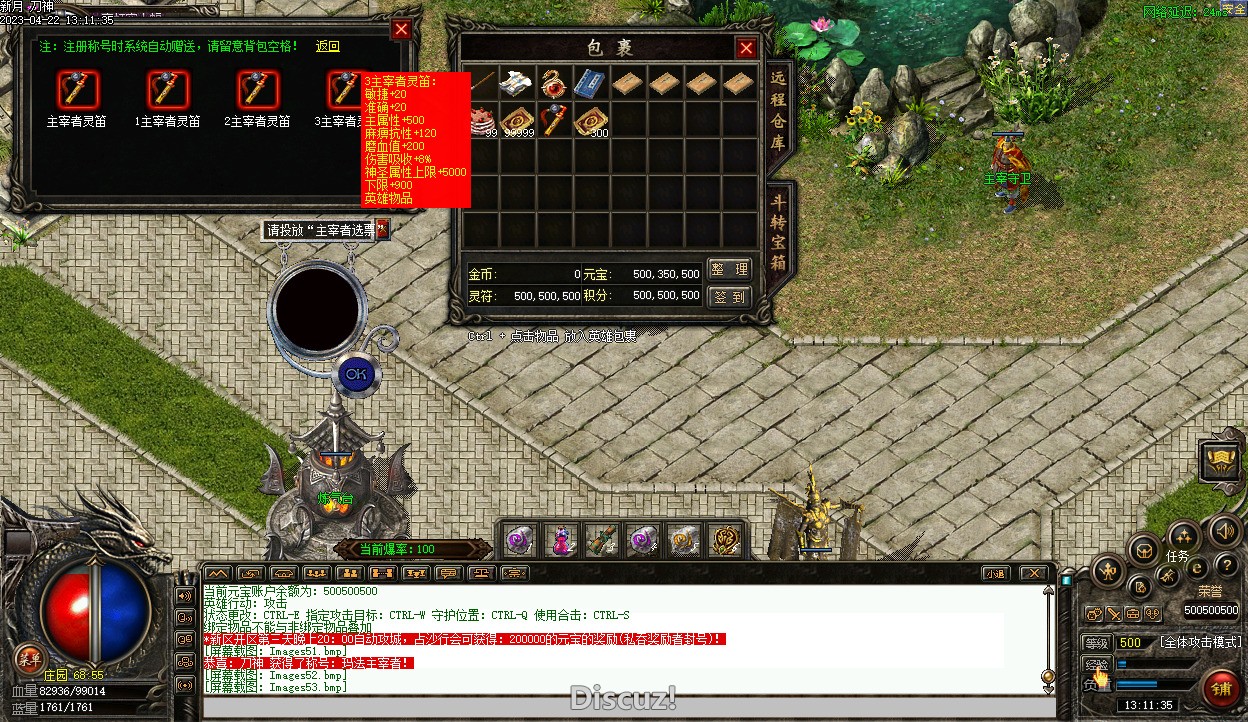Click the 签到 check-in button
Image resolution: width=1248 pixels, height=722 pixels.
(729, 297)
